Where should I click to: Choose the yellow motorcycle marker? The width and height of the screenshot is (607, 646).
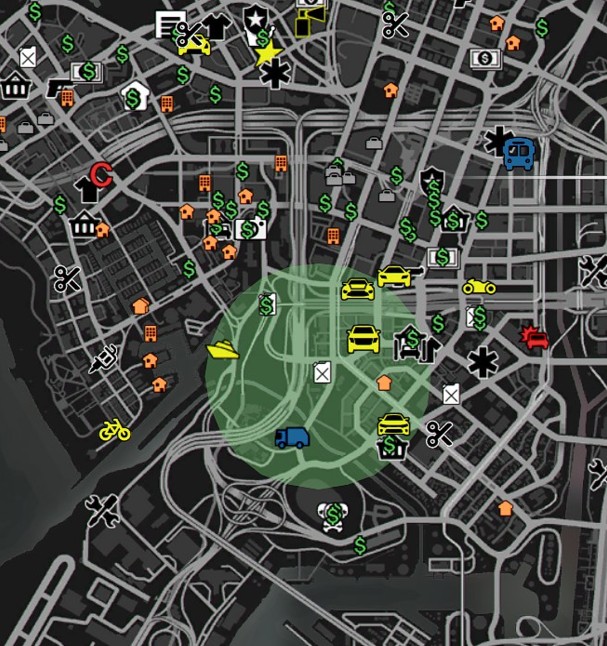tap(479, 287)
